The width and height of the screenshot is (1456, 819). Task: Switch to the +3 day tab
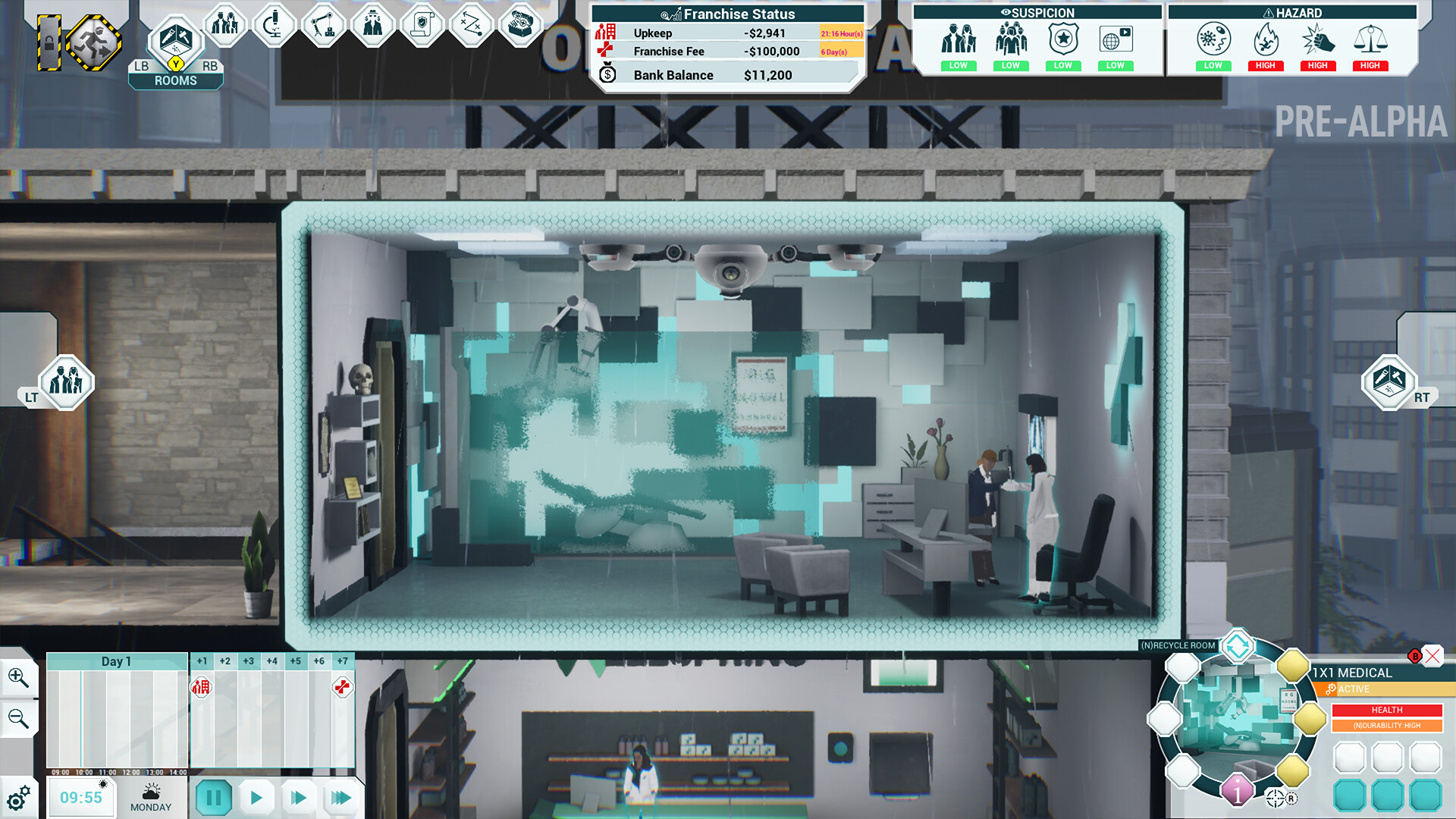[248, 661]
